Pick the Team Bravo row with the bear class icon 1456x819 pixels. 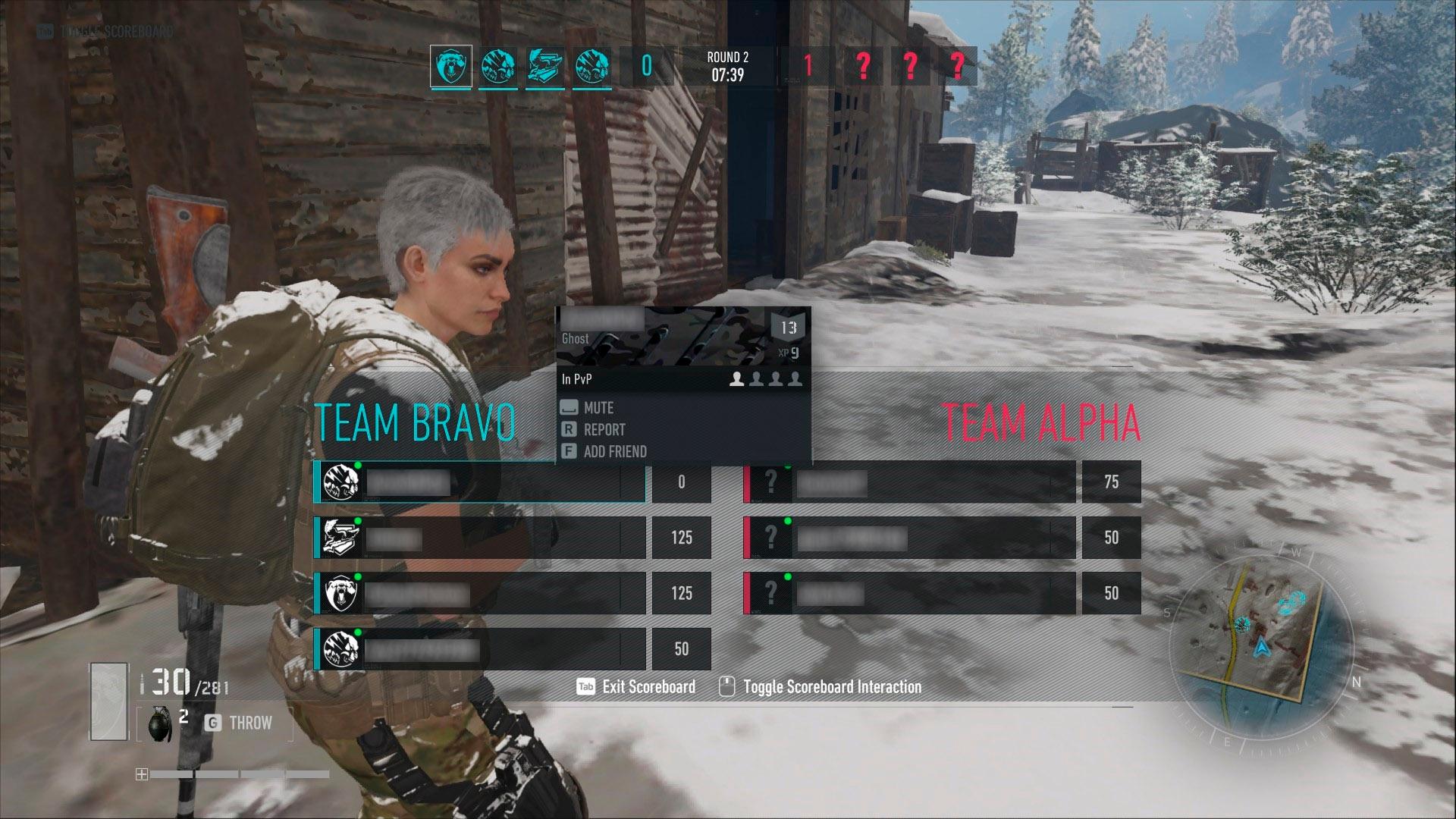[479, 594]
